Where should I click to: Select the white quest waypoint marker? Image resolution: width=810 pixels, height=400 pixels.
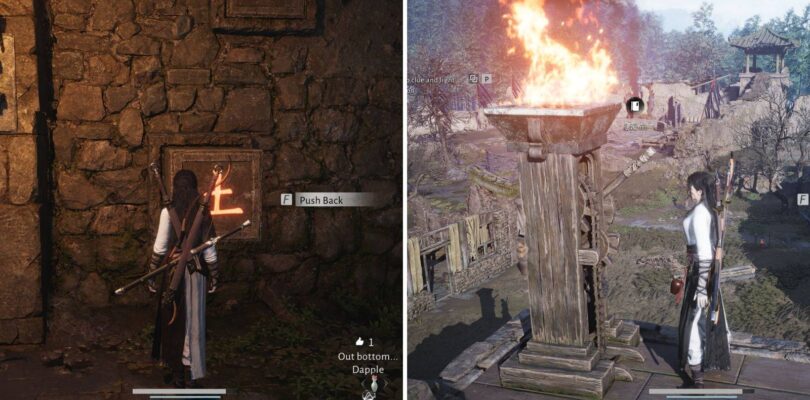point(633,105)
